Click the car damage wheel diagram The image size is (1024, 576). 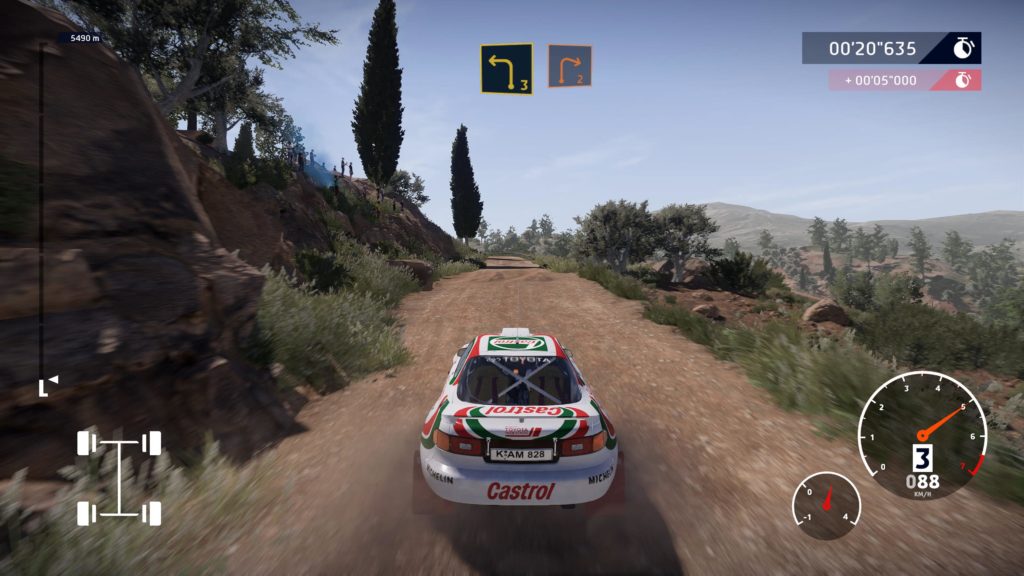click(119, 477)
